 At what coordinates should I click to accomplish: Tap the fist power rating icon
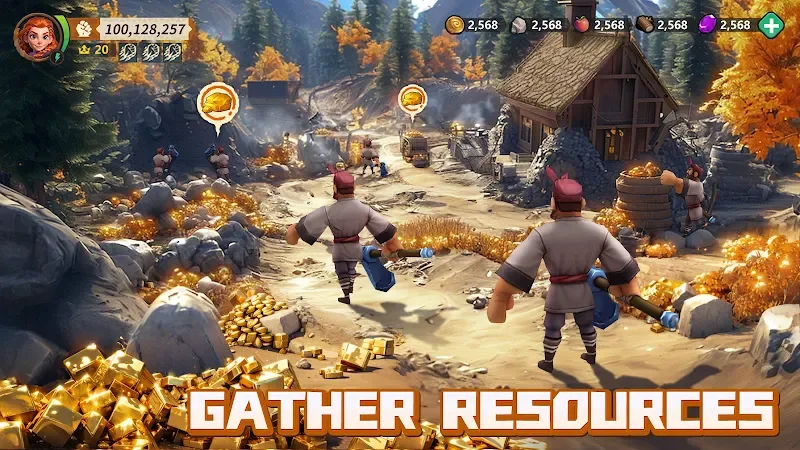[x=83, y=29]
